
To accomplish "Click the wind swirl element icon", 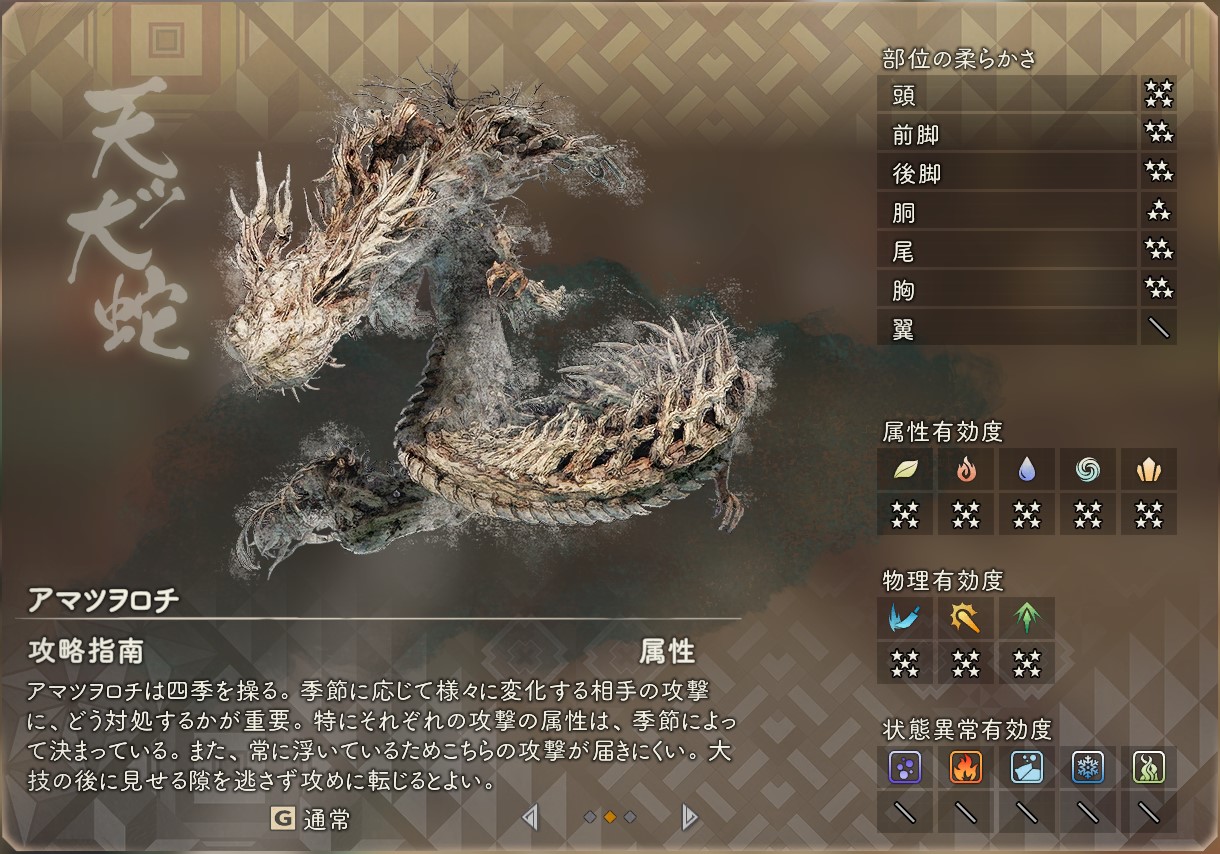I will tap(1088, 468).
